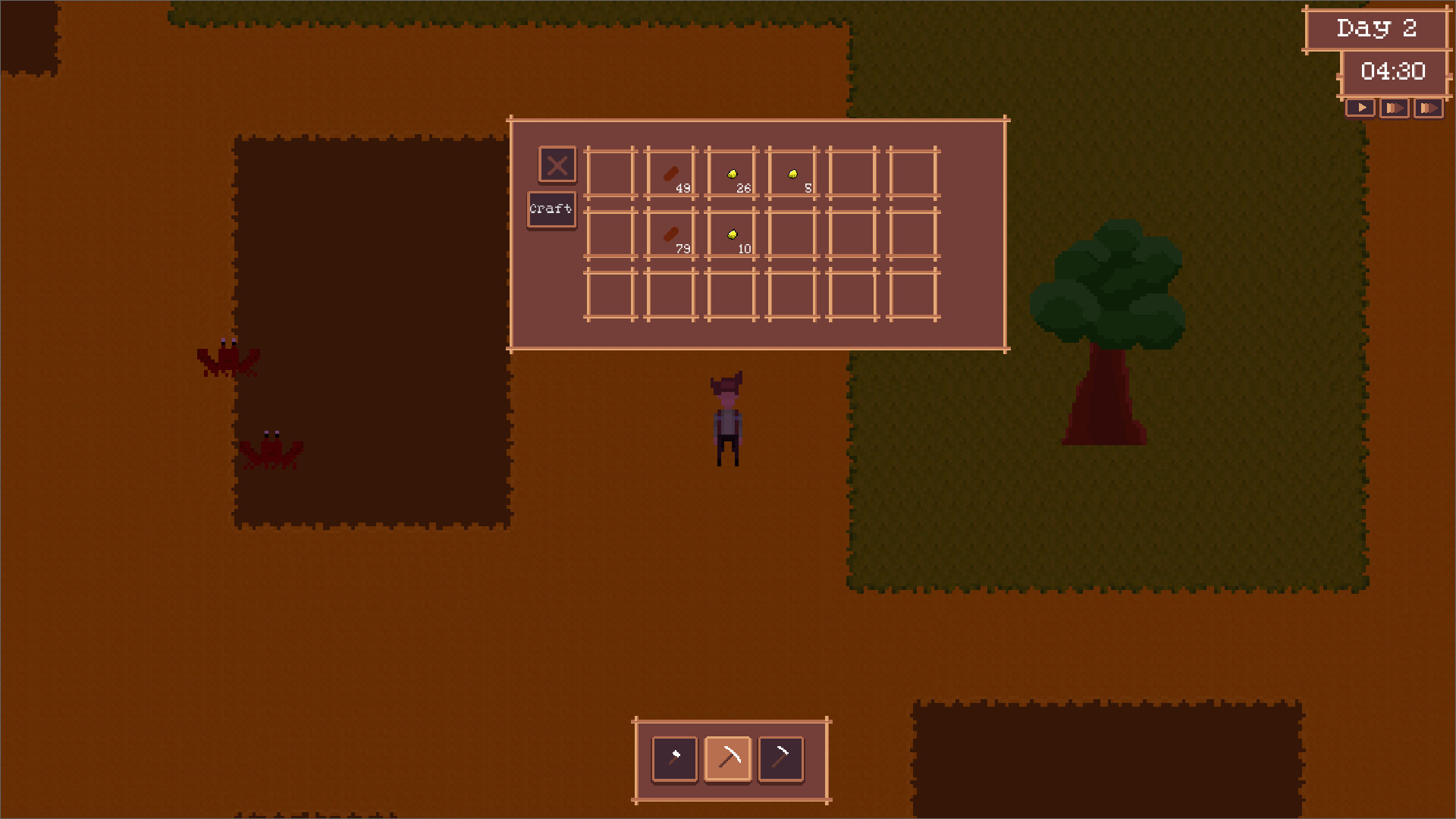This screenshot has width=1456, height=819.
Task: Select the axe in the hotbar
Action: 673,758
